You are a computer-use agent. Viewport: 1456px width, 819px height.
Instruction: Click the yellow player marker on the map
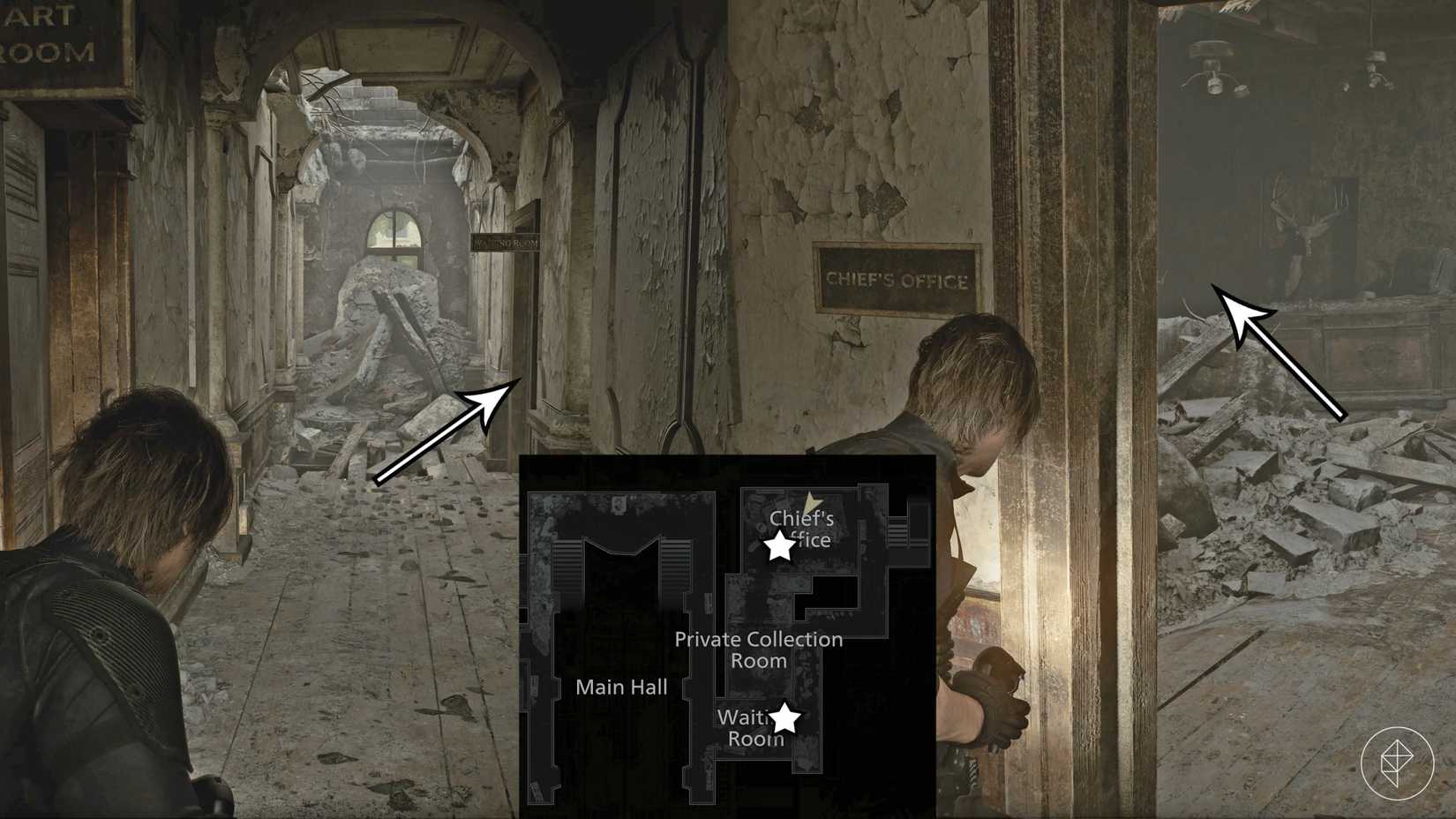(x=810, y=501)
